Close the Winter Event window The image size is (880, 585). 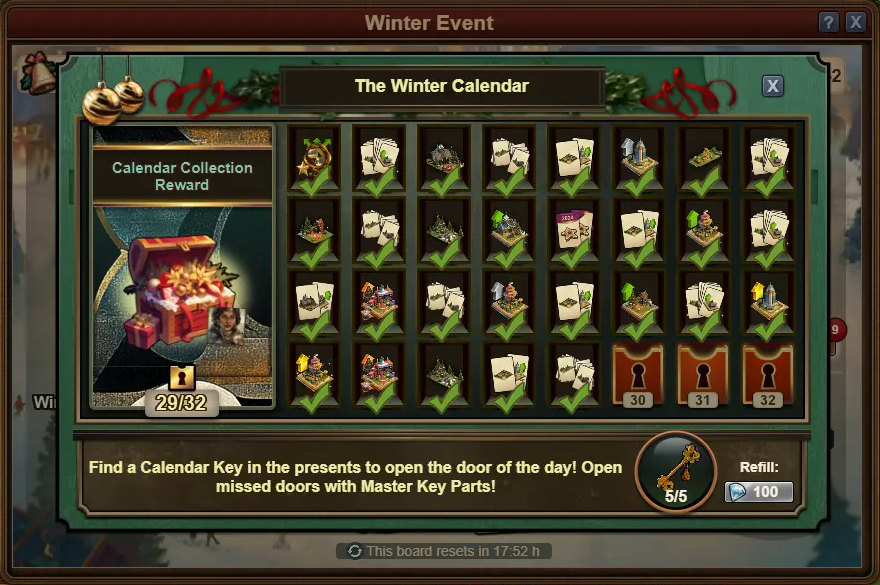(856, 22)
